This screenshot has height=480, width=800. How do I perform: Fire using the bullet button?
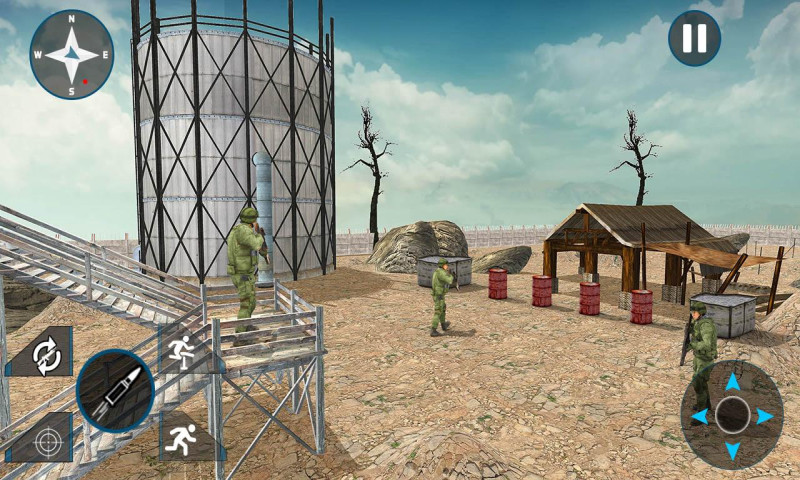point(114,390)
